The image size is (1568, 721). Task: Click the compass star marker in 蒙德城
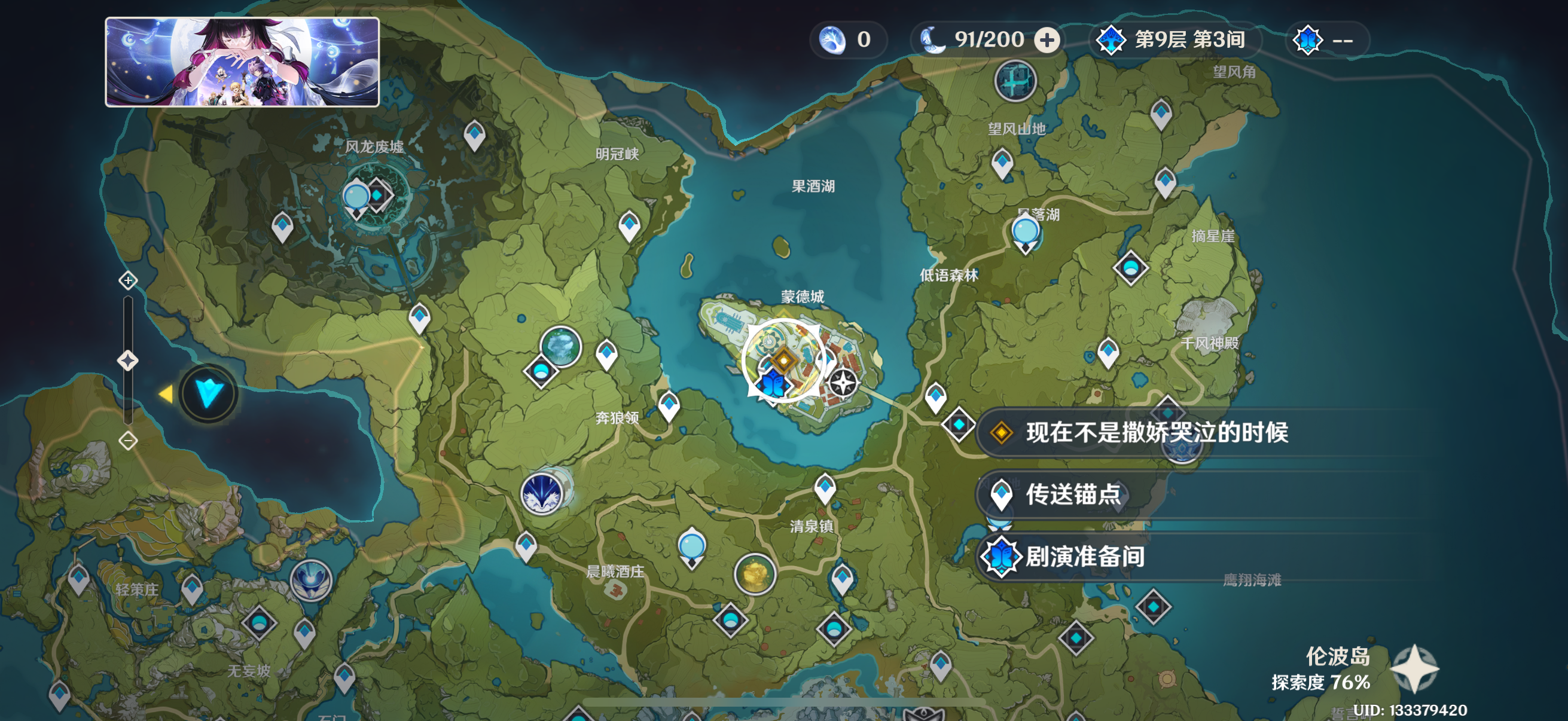(844, 383)
